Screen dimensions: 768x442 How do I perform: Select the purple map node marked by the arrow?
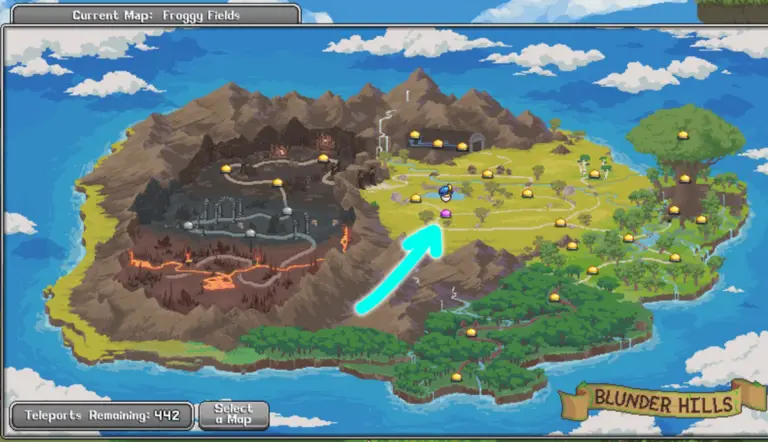[x=446, y=214]
